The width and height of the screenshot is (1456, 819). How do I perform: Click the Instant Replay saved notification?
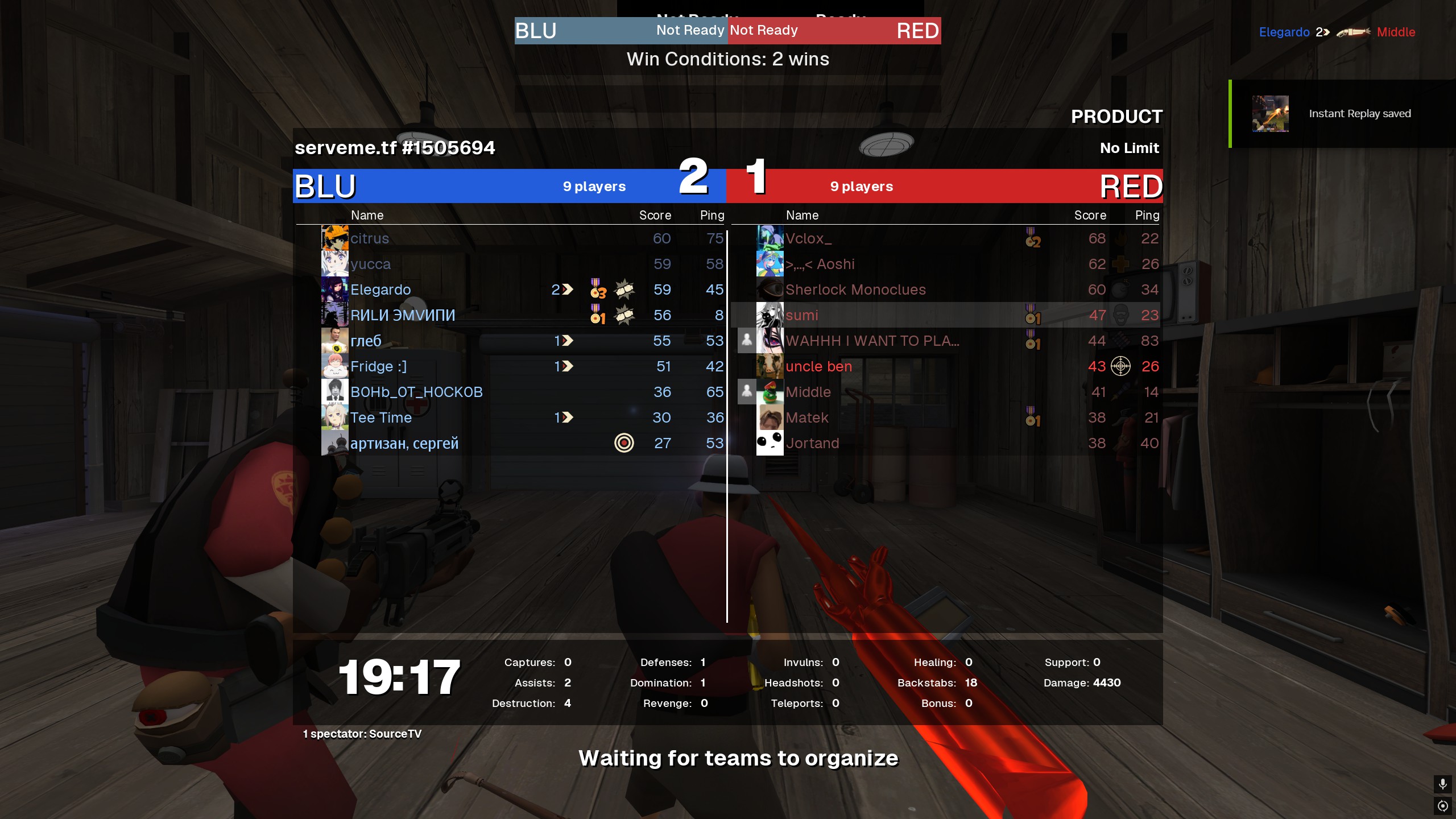[1359, 114]
